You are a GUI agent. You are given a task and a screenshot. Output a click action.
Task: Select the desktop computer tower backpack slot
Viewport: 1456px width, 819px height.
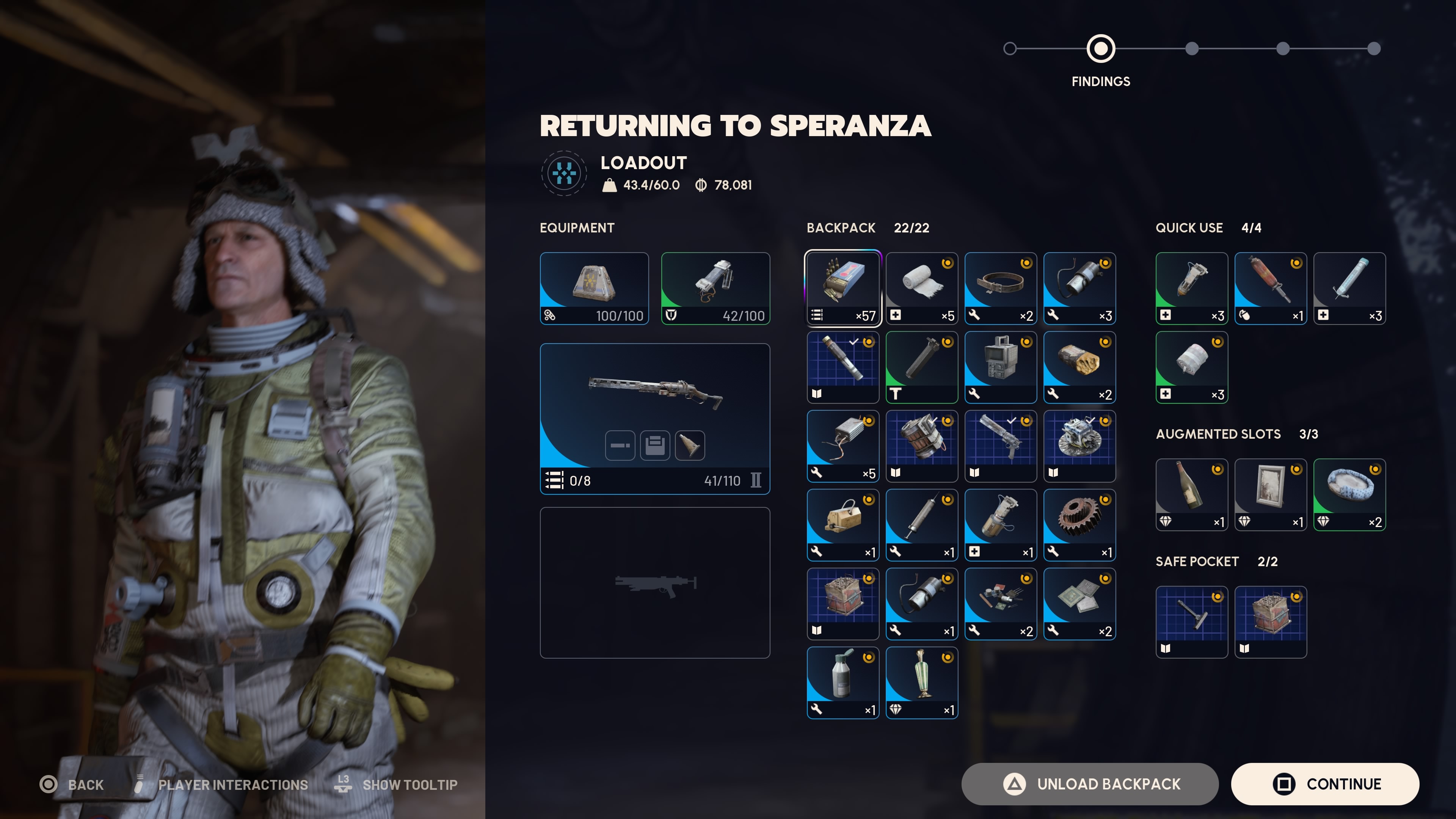click(1001, 367)
